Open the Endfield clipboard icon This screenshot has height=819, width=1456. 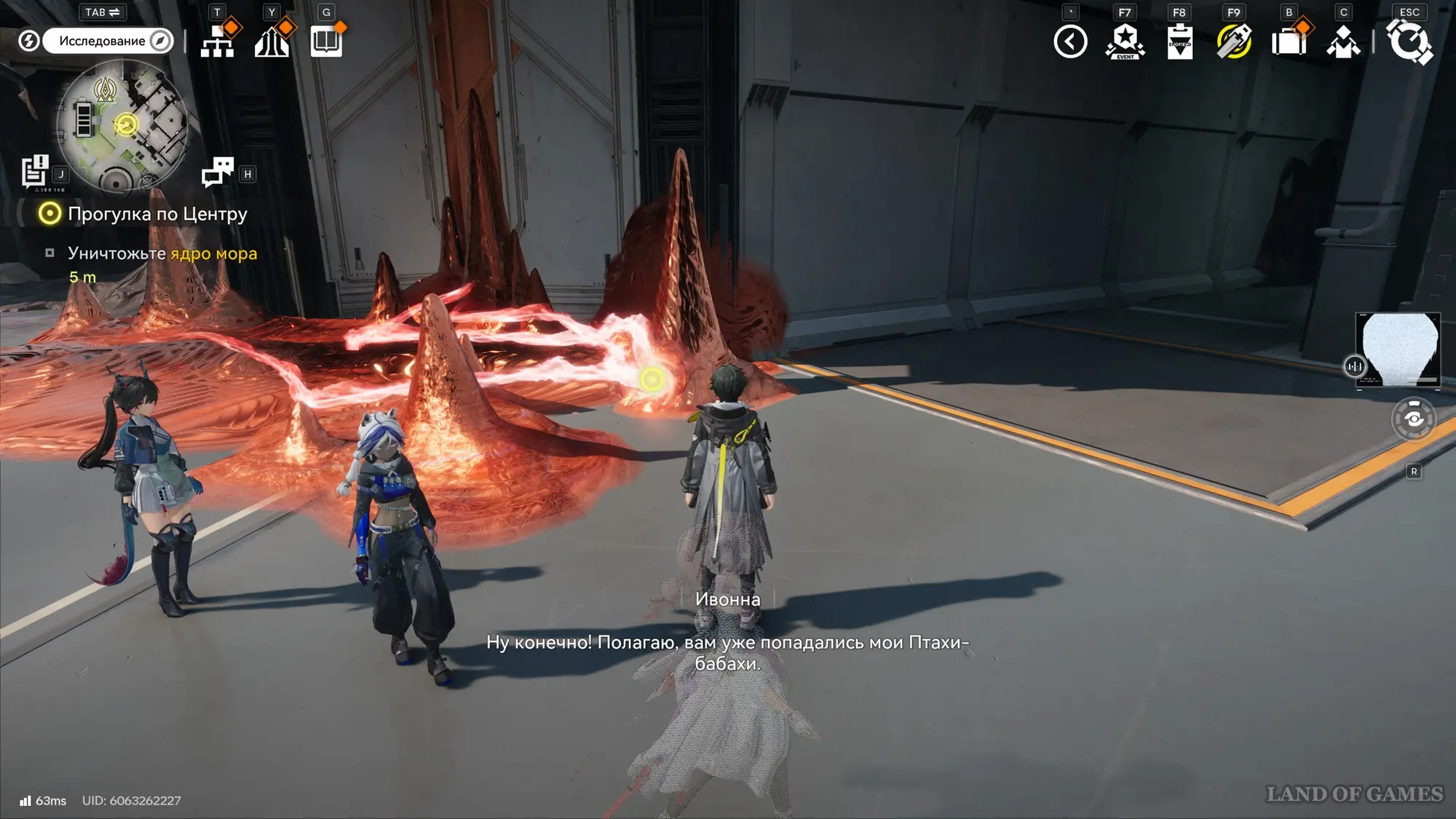(x=1179, y=41)
